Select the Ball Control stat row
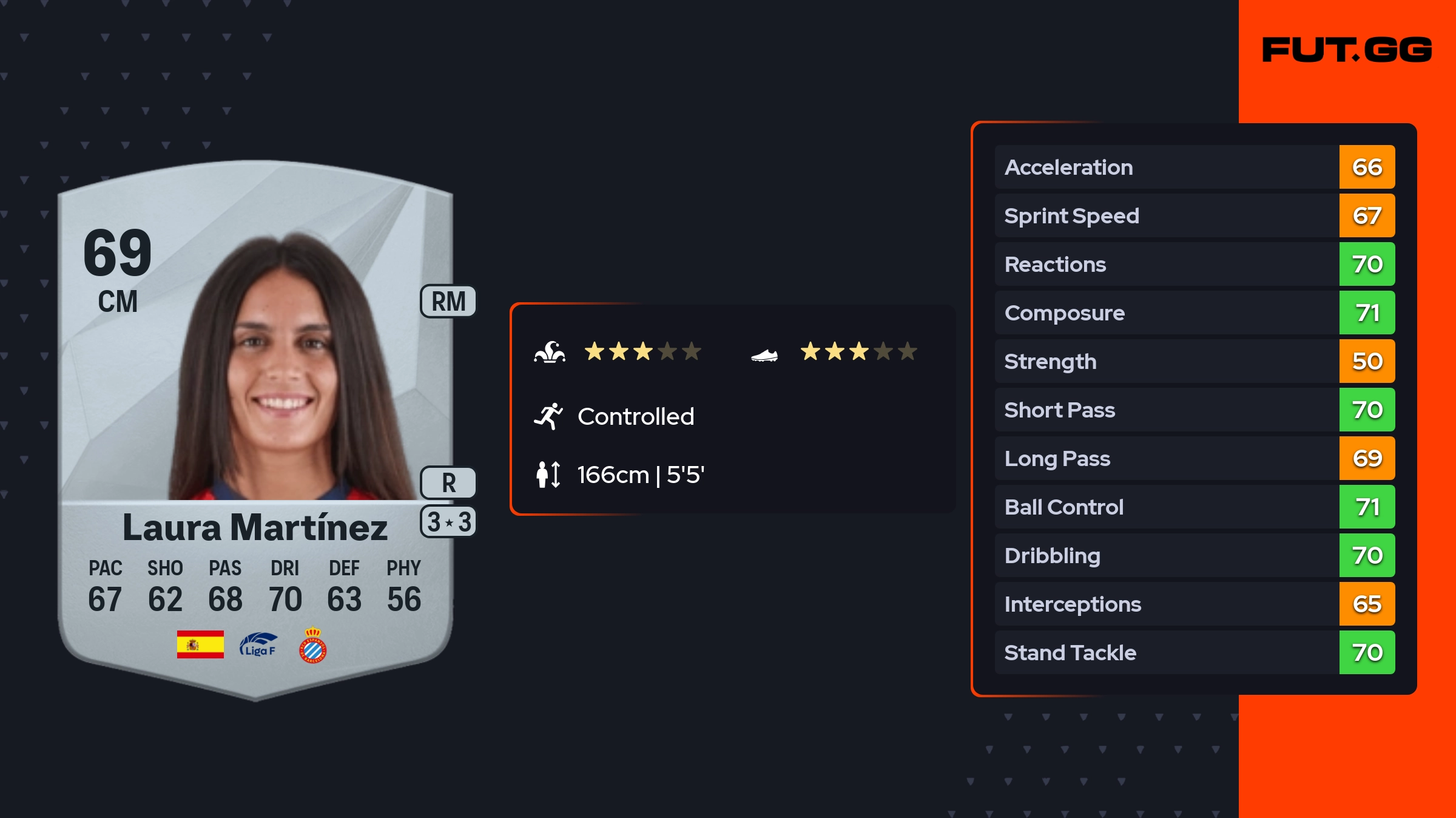Image resolution: width=1456 pixels, height=818 pixels. 1194,507
